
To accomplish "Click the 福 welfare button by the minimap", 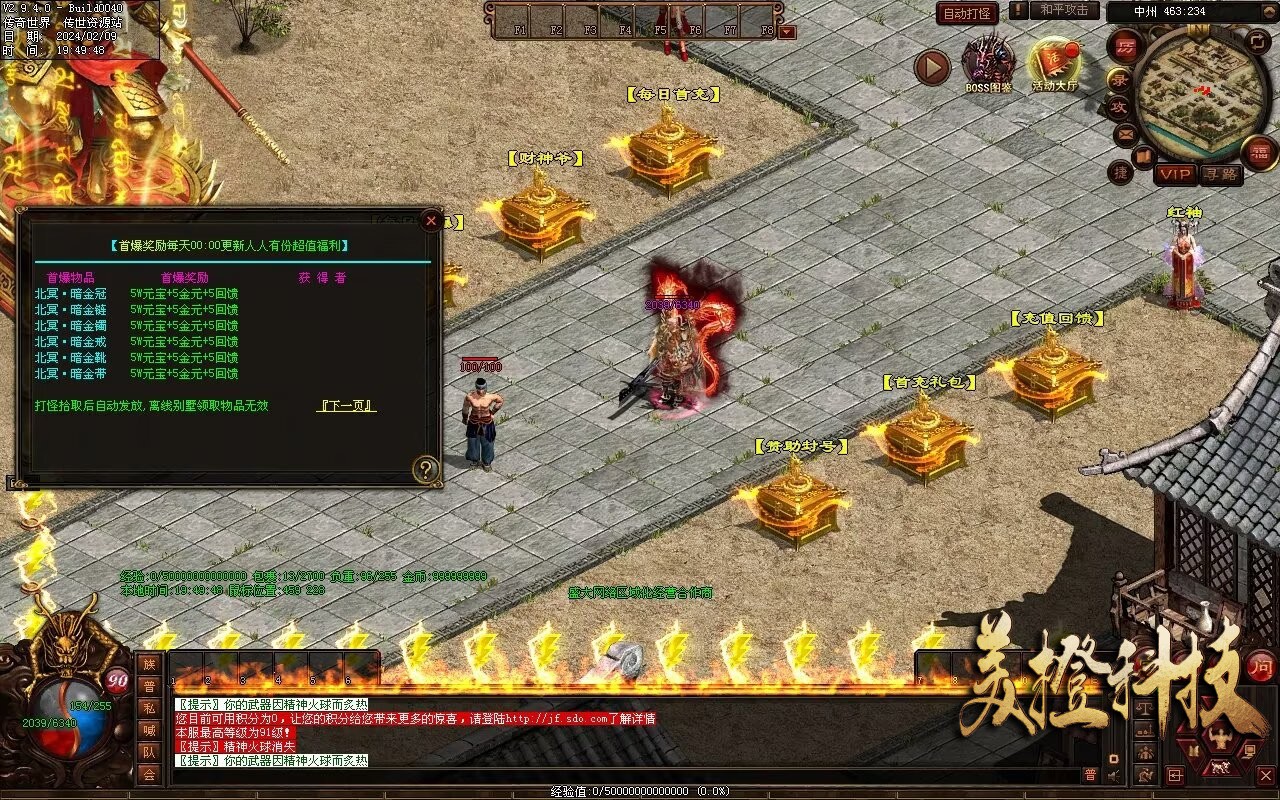I will (1259, 152).
